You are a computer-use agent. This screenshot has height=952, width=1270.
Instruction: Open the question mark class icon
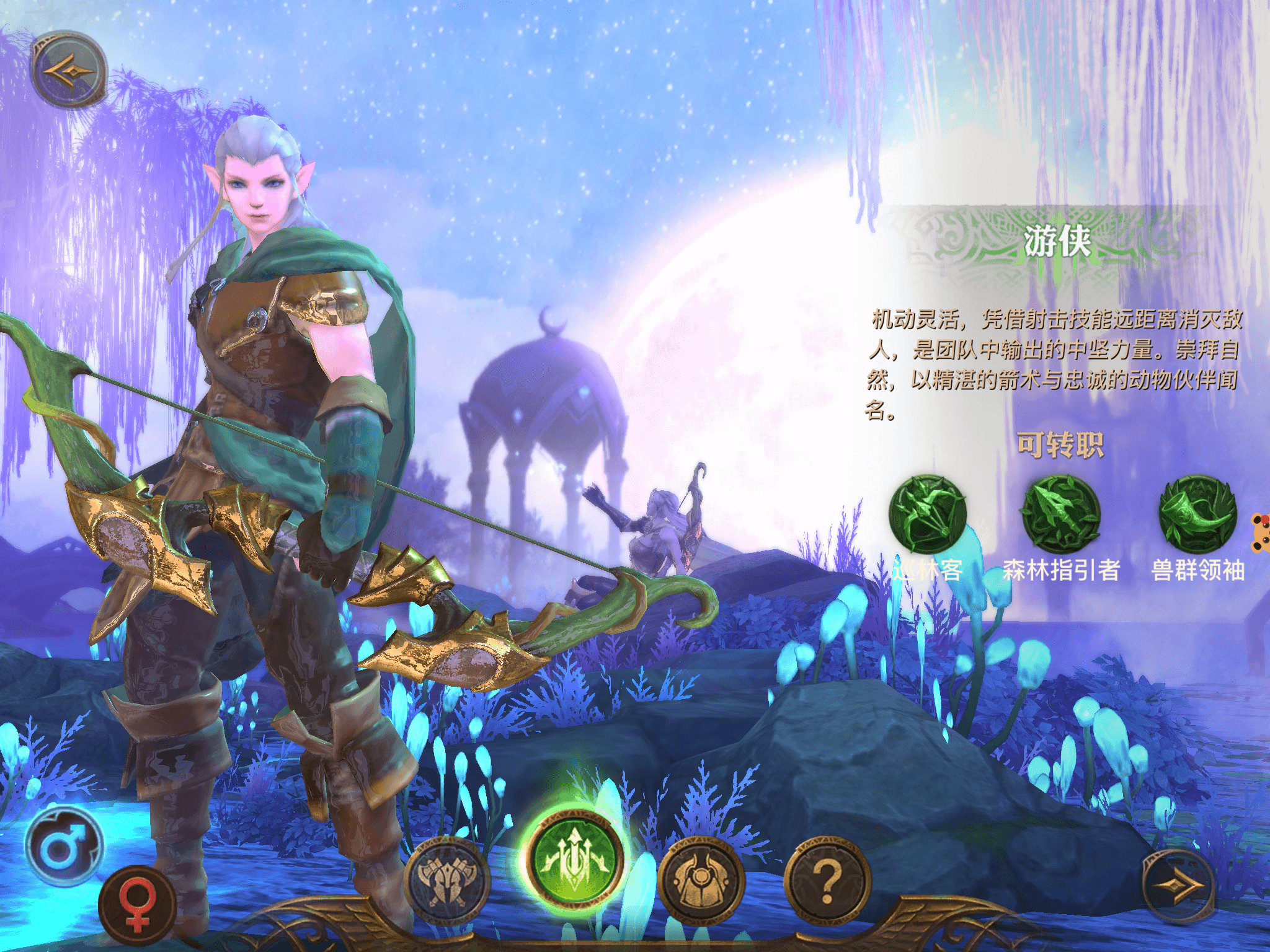click(x=827, y=879)
